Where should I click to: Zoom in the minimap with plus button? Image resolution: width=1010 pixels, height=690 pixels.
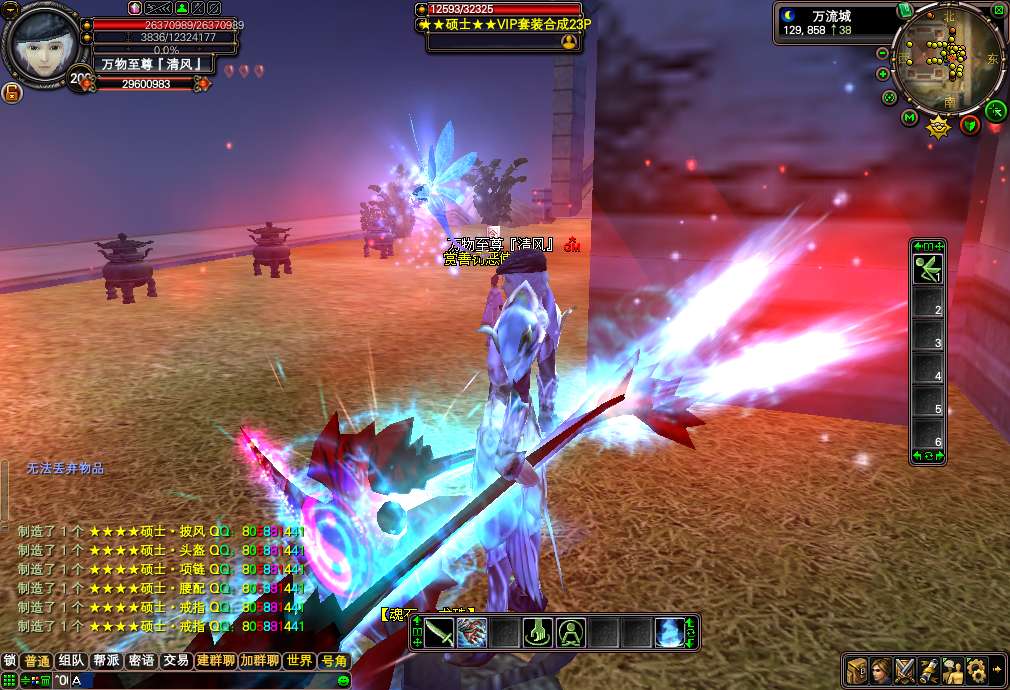point(883,73)
